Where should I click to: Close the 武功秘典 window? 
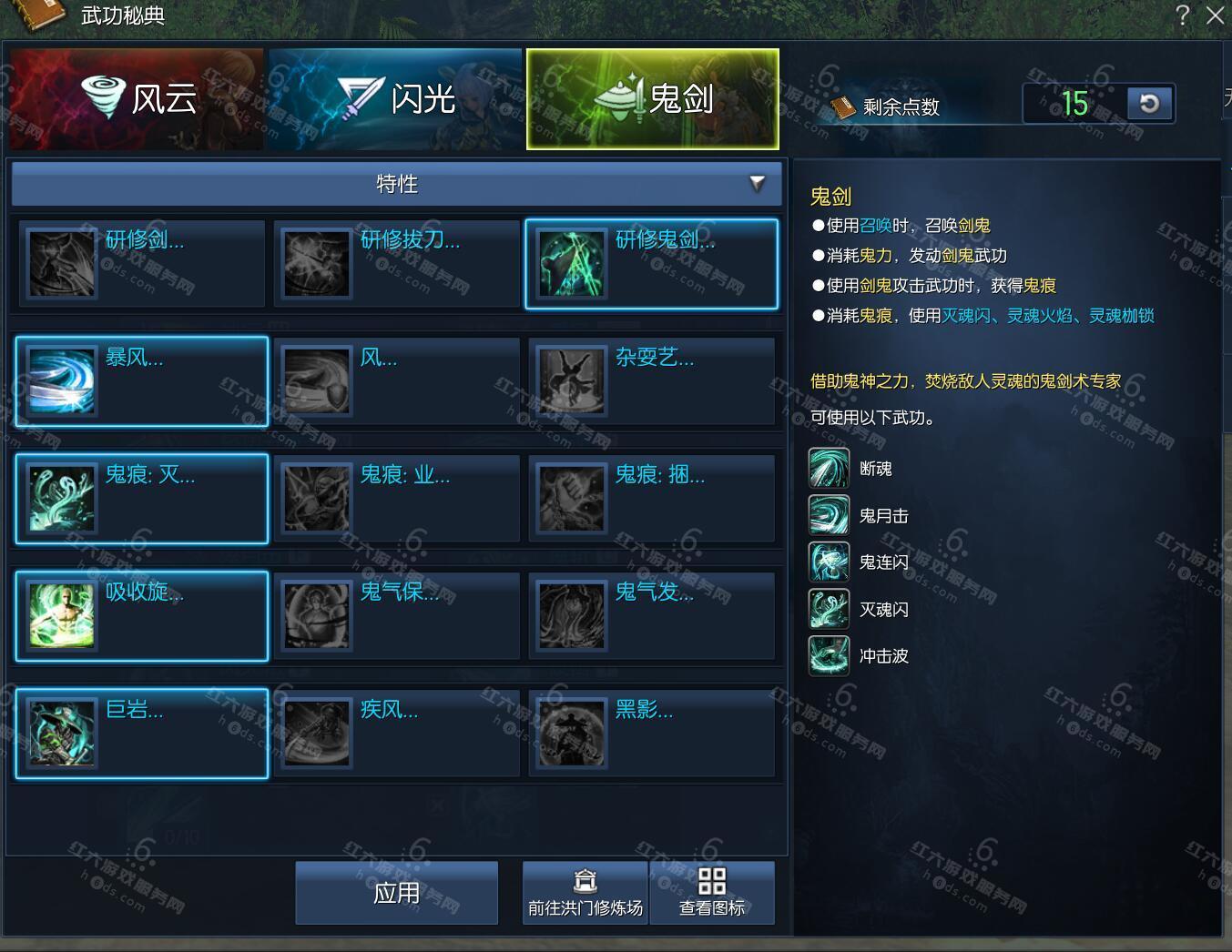point(1215,15)
